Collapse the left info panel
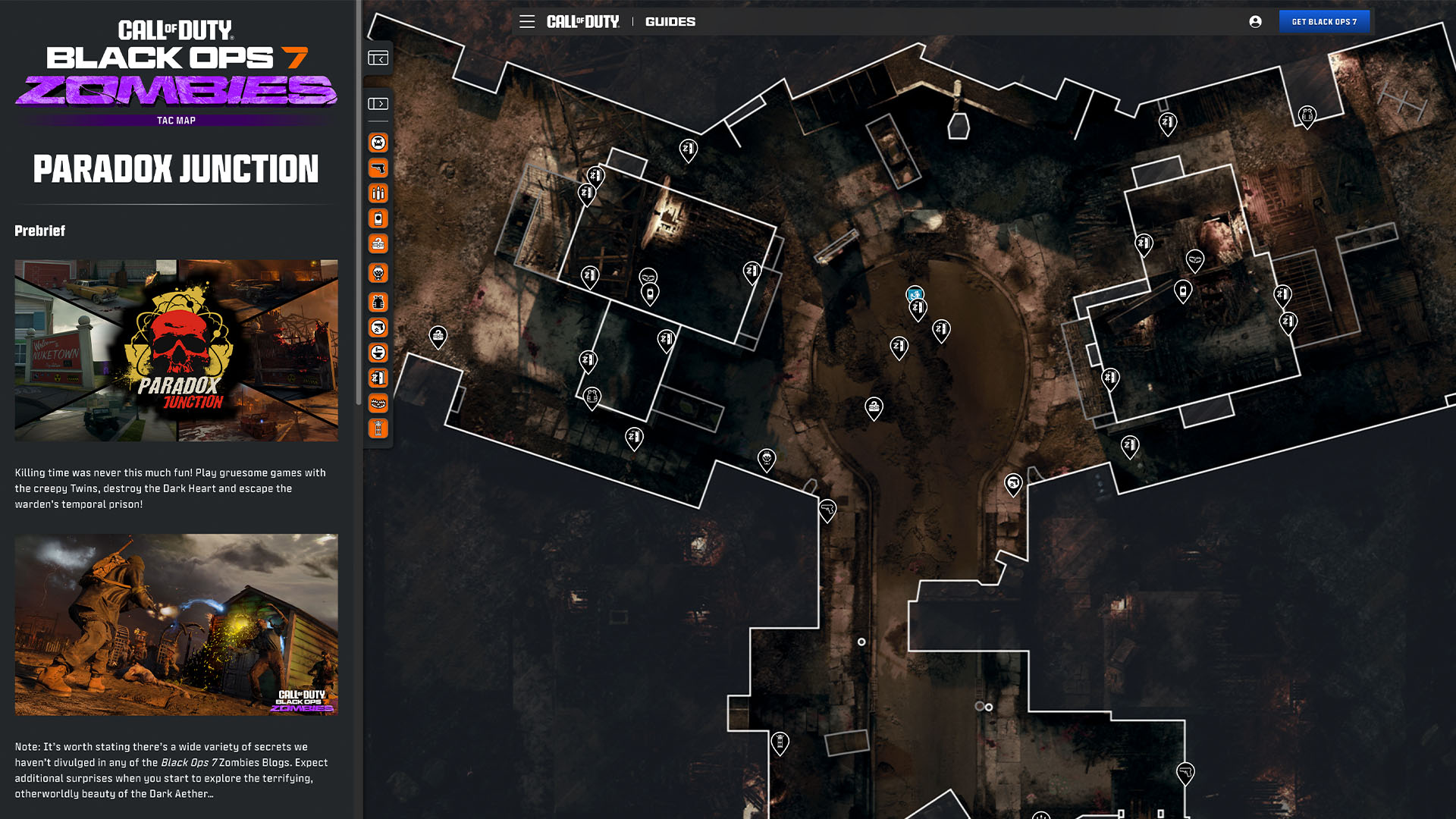 pyautogui.click(x=377, y=58)
